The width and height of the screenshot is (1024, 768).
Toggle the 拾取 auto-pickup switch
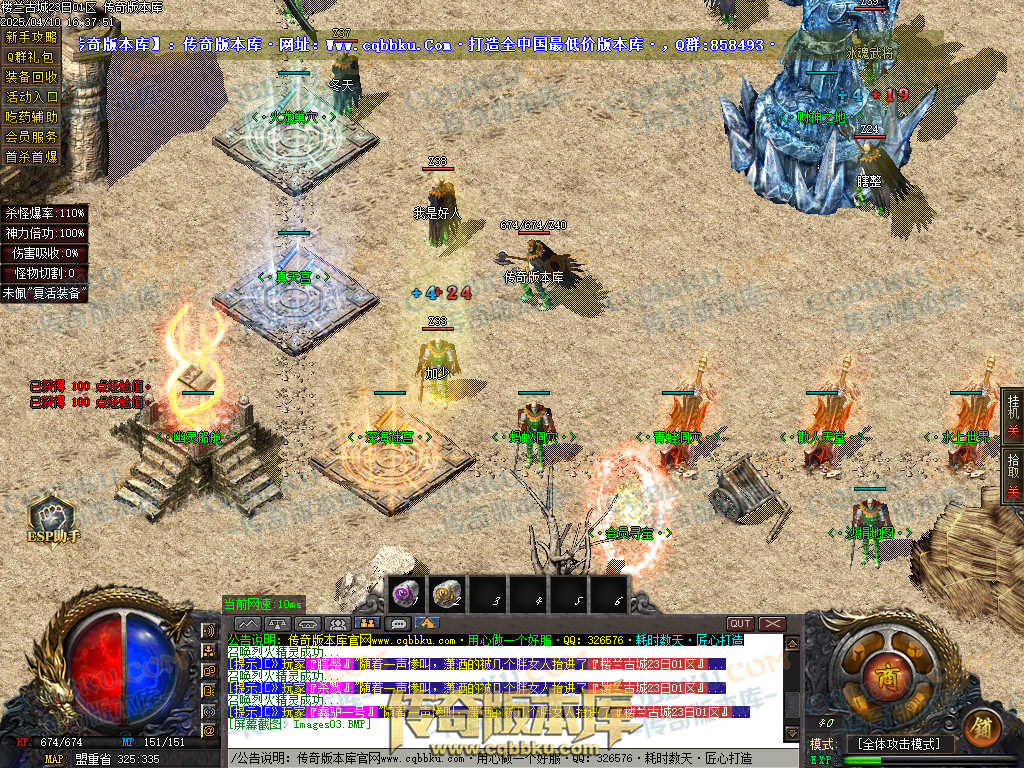point(1012,476)
